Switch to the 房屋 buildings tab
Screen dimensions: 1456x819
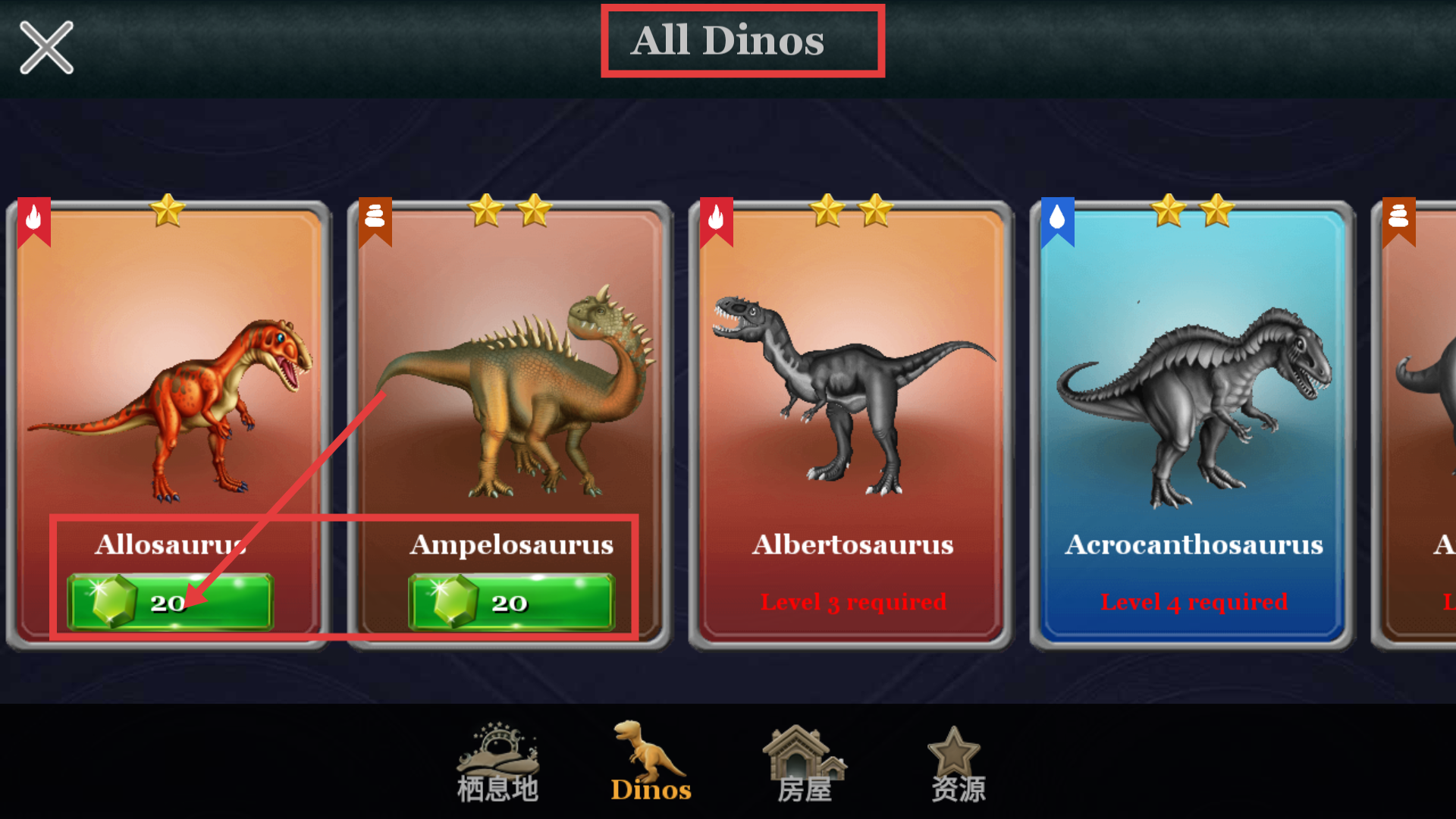(805, 763)
